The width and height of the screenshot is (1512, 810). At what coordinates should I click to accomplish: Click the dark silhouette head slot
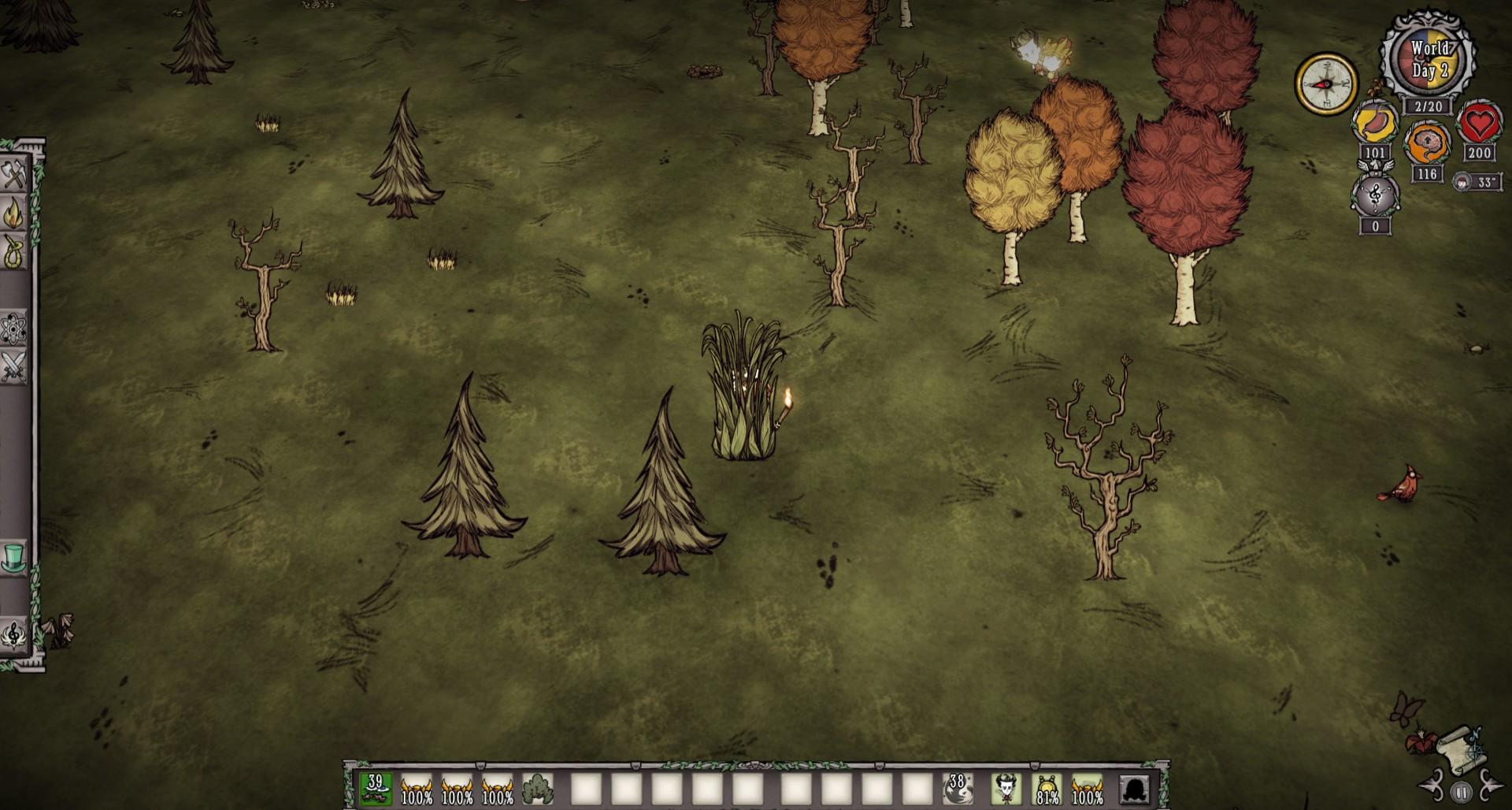(x=1134, y=789)
